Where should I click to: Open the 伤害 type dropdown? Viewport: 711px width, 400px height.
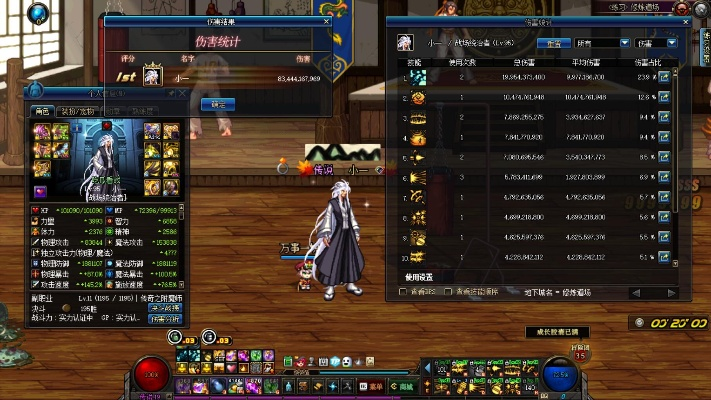pyautogui.click(x=656, y=43)
